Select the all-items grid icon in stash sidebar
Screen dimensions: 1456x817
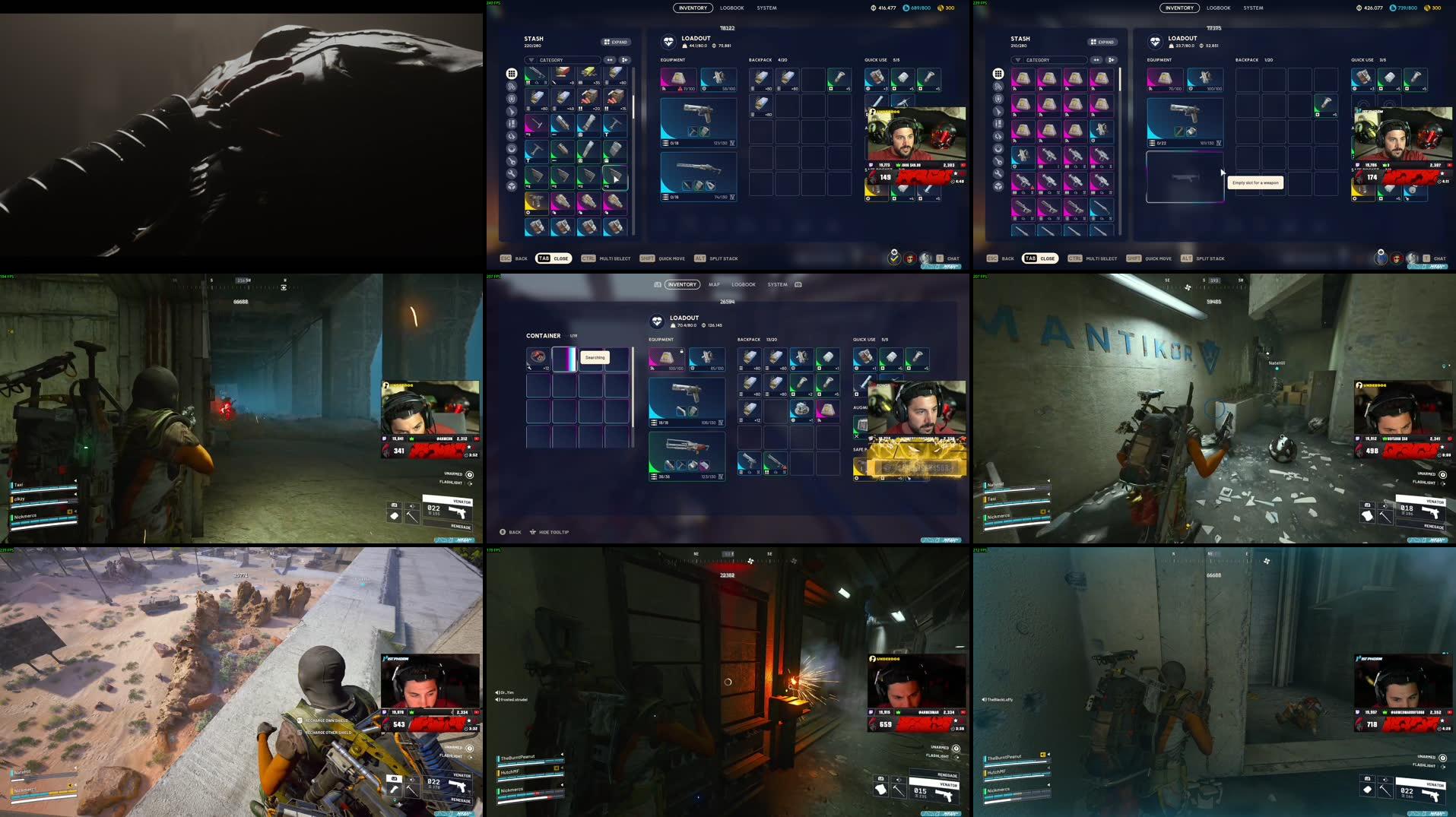point(511,73)
